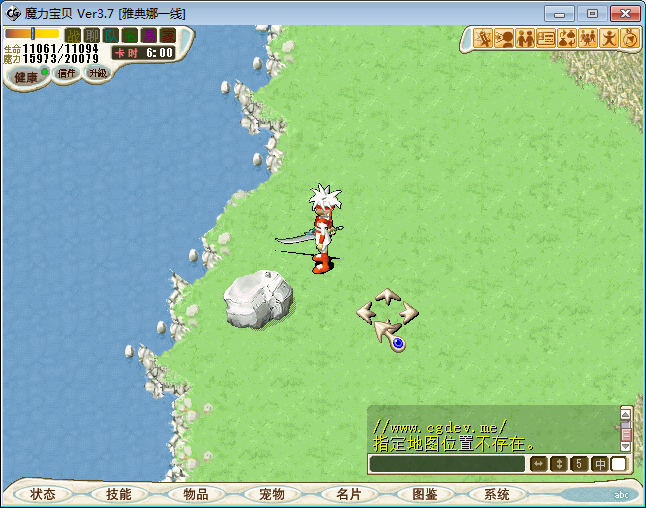Image resolution: width=646 pixels, height=508 pixels.
Task: Click the money bags trade icon
Action: [567, 39]
